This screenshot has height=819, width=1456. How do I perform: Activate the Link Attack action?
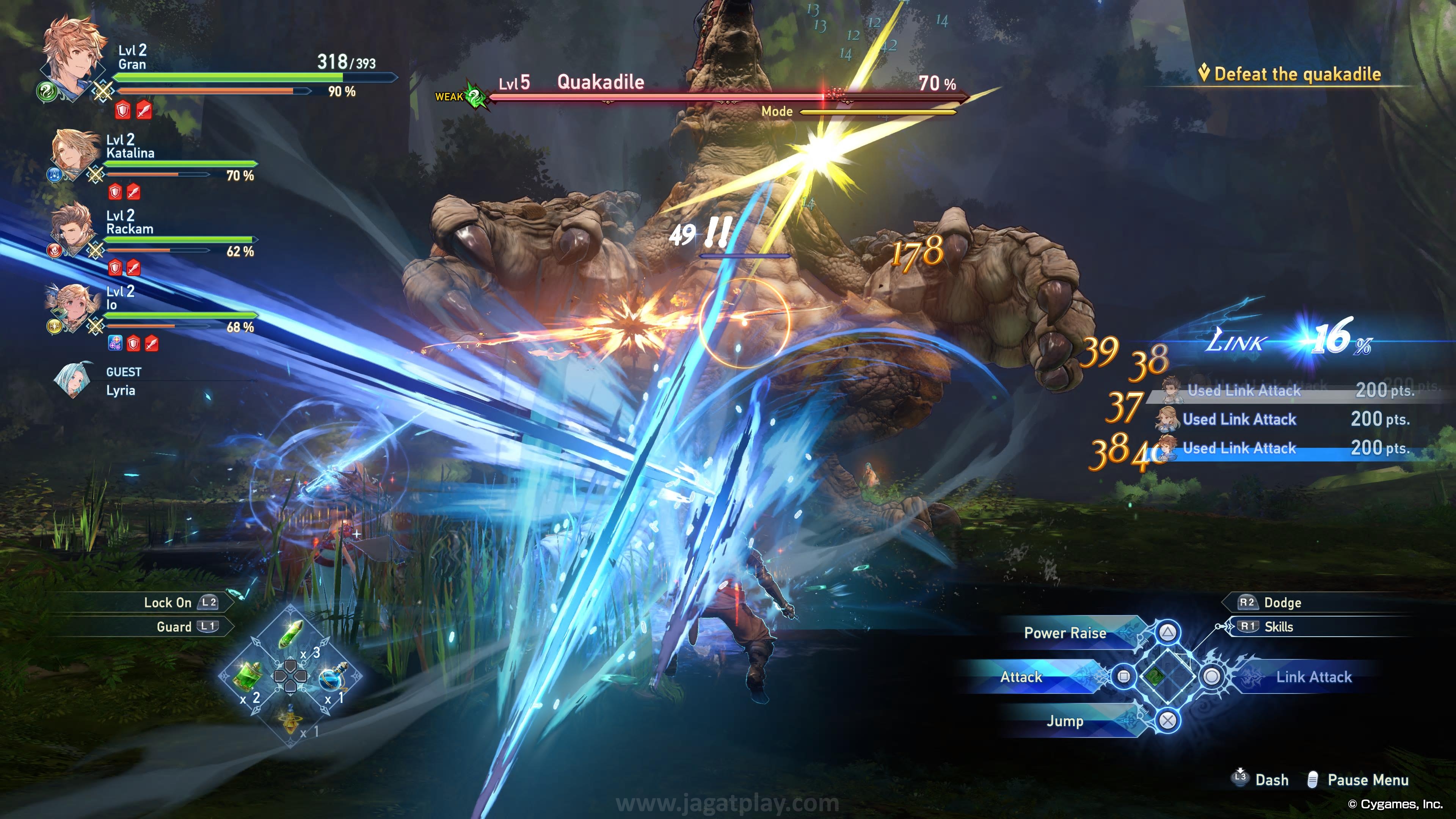coord(1313,677)
